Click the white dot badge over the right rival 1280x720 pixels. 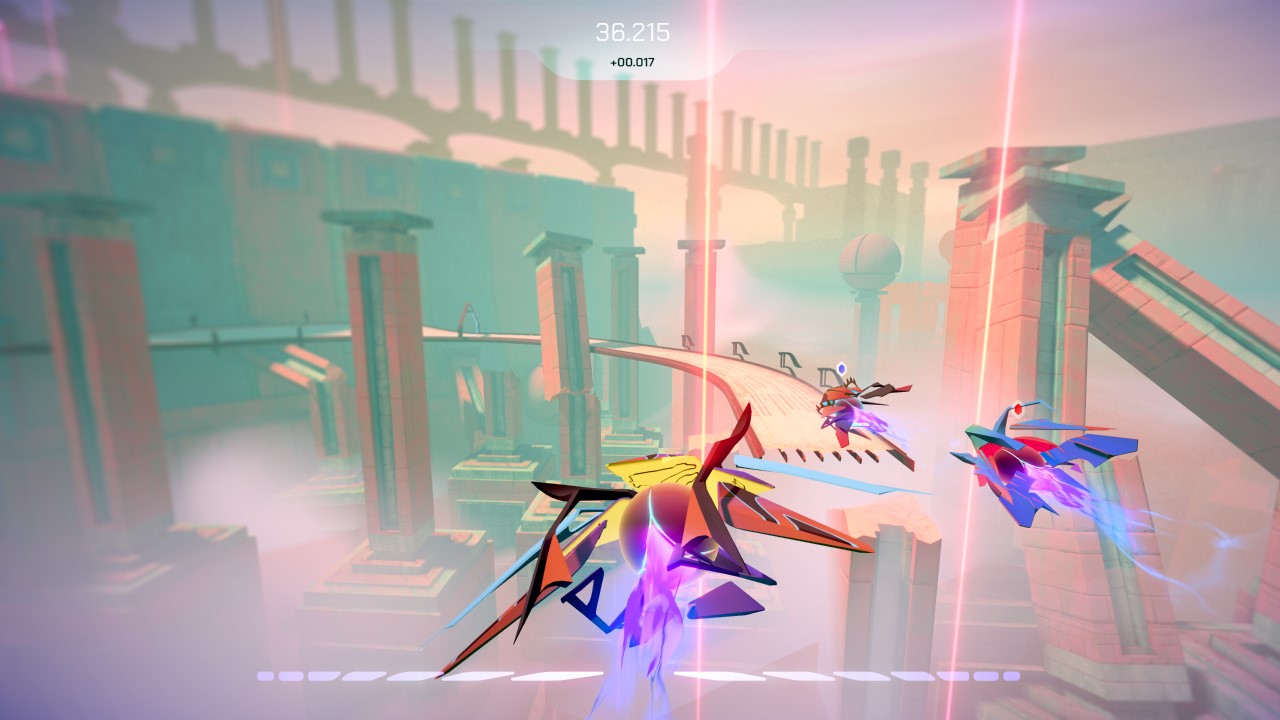pos(1020,408)
